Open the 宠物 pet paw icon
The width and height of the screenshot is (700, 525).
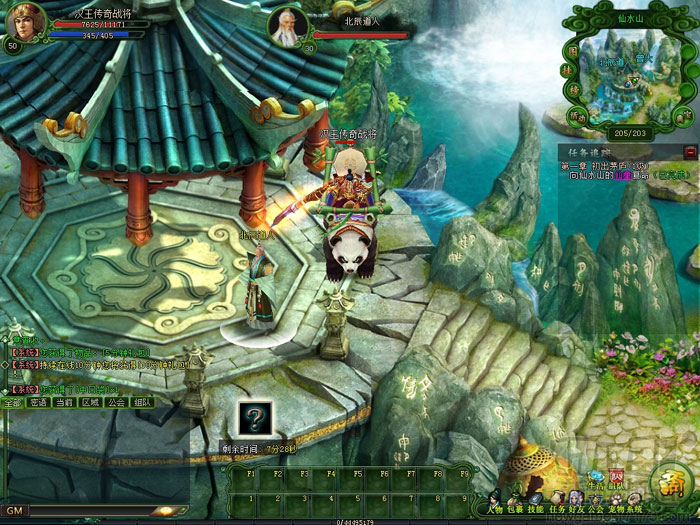click(617, 498)
